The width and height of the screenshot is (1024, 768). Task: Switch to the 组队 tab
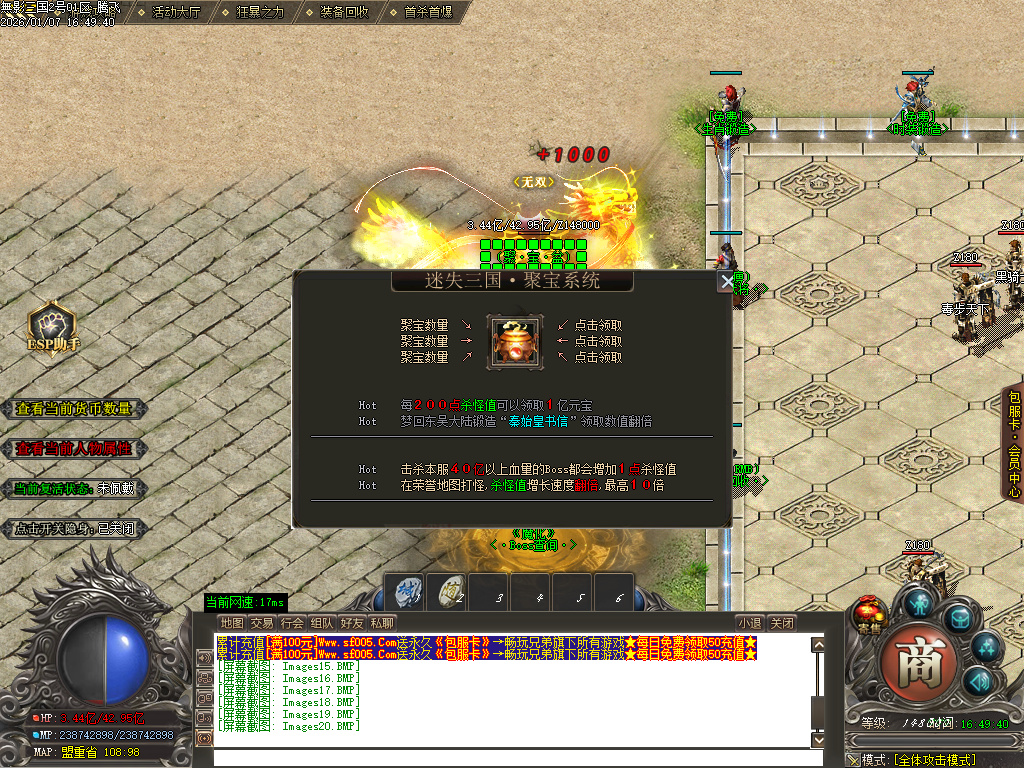point(322,623)
